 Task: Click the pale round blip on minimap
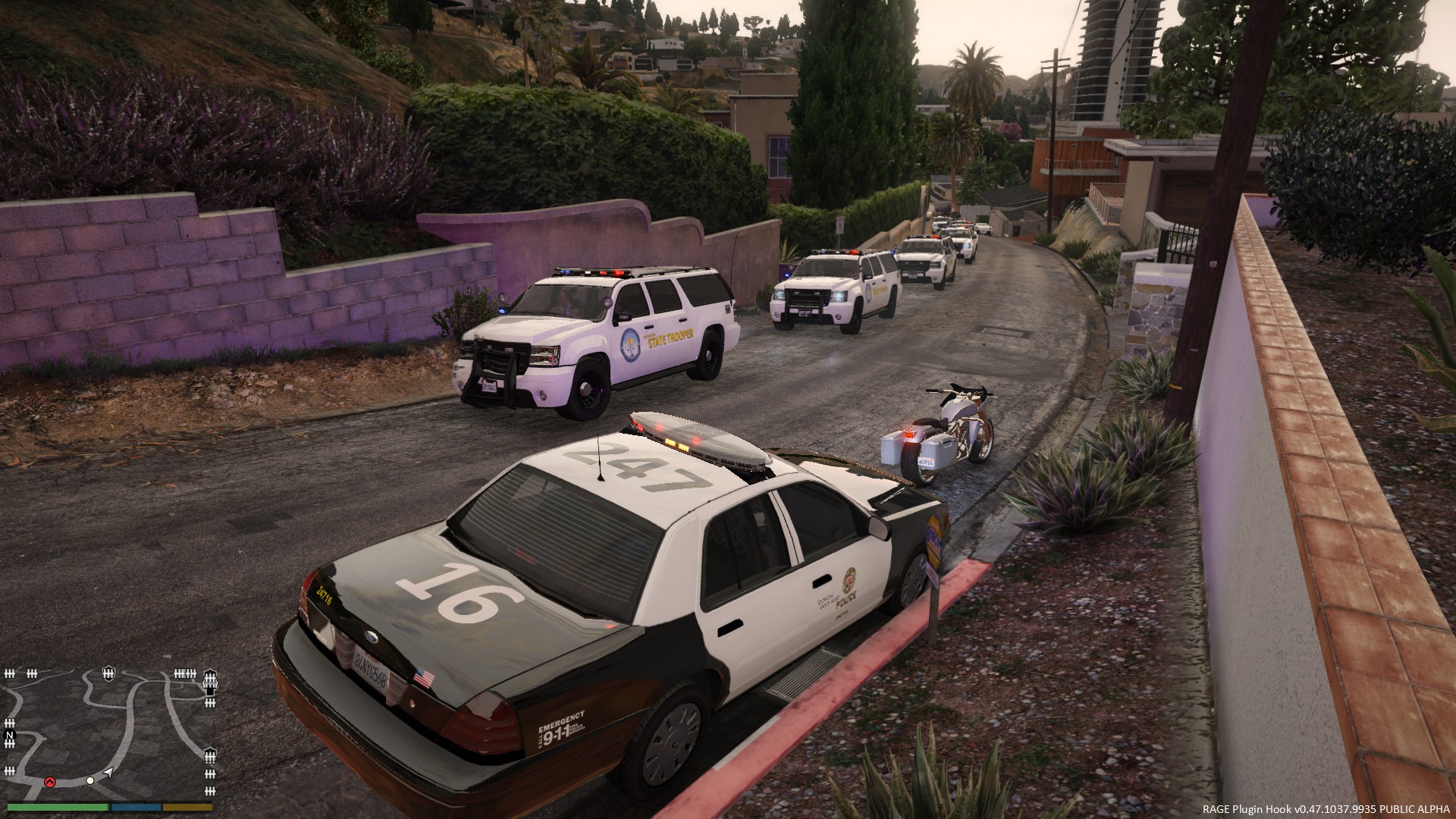90,780
